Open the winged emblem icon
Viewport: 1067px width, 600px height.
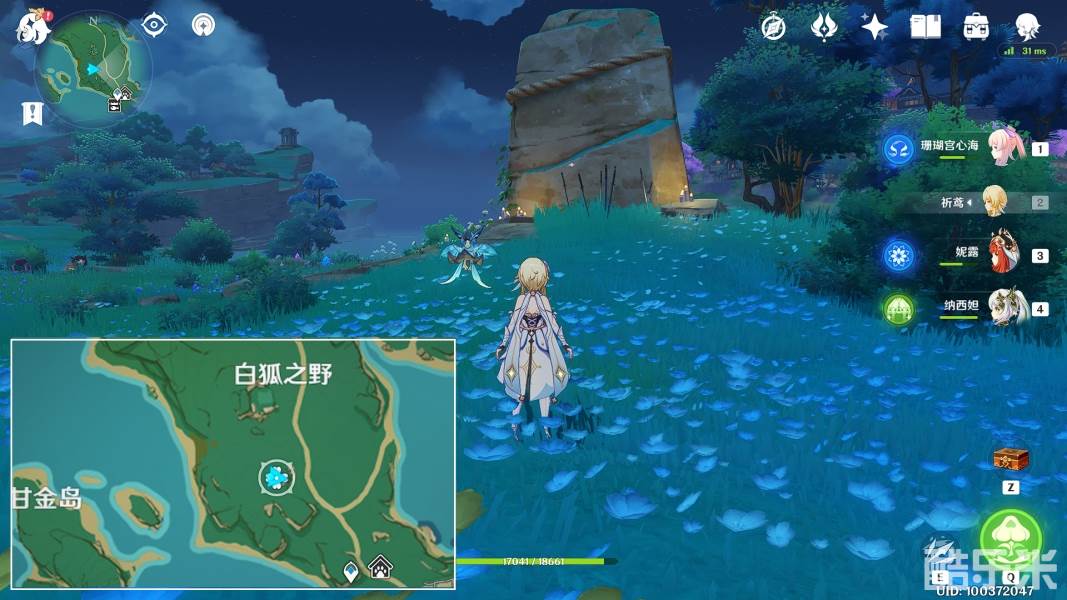pos(825,27)
